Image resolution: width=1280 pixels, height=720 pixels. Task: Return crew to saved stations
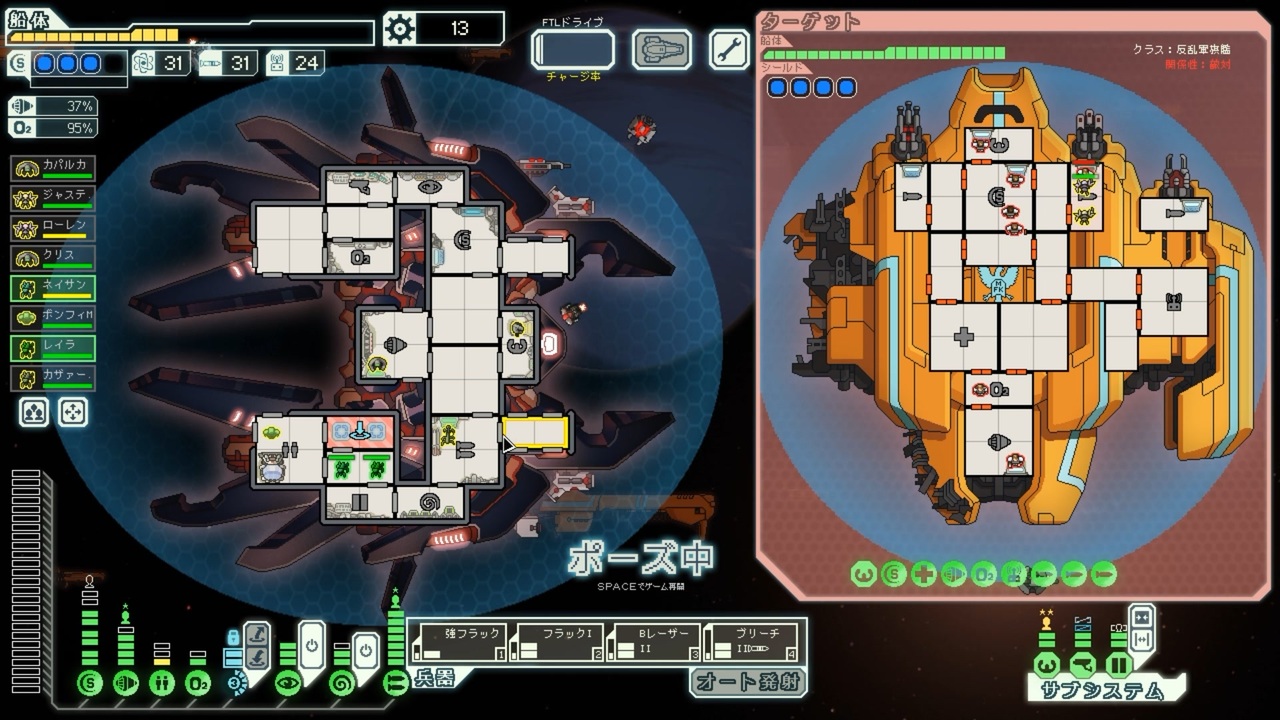point(72,411)
